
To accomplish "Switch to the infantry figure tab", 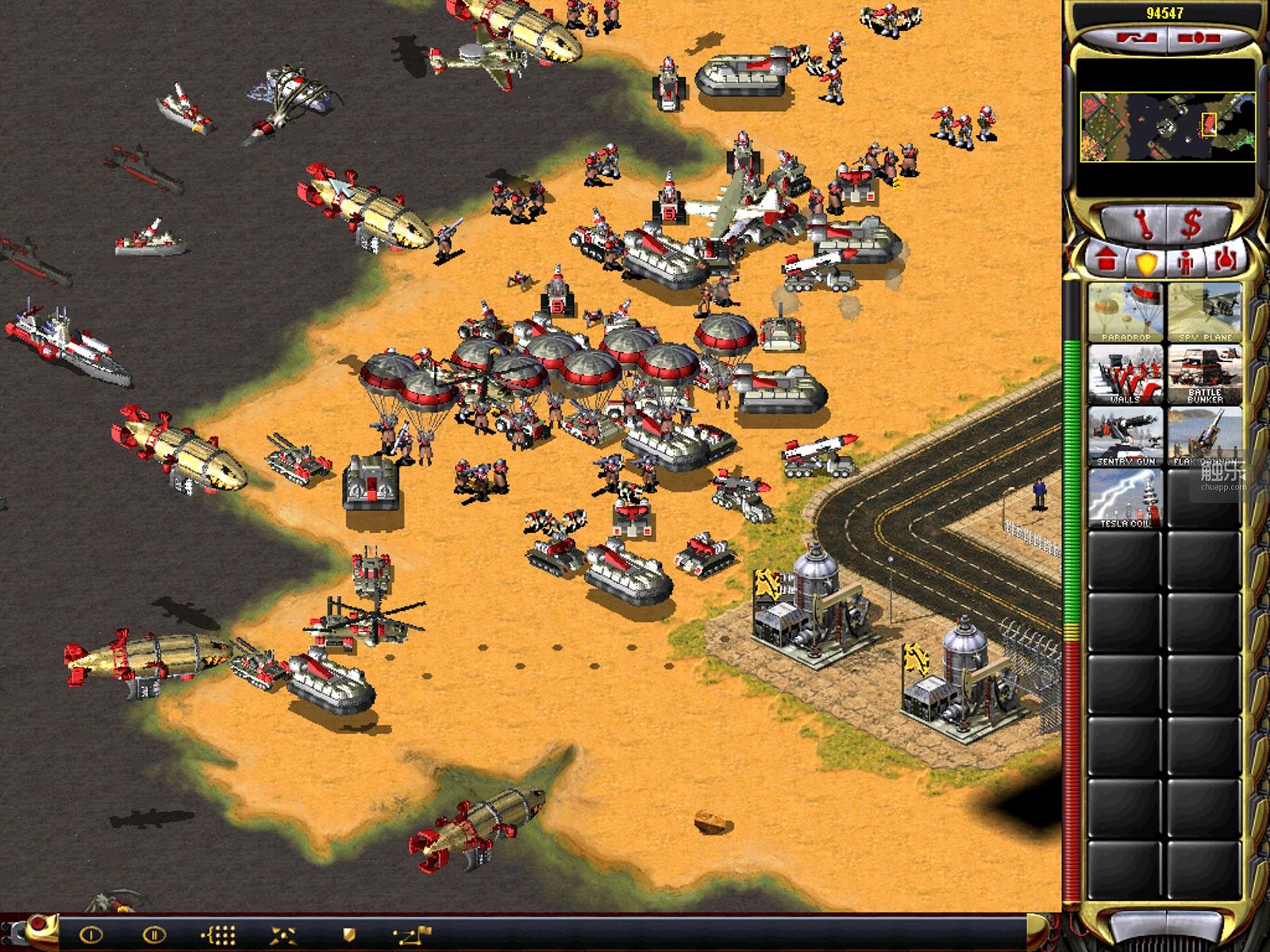I will pos(1185,261).
